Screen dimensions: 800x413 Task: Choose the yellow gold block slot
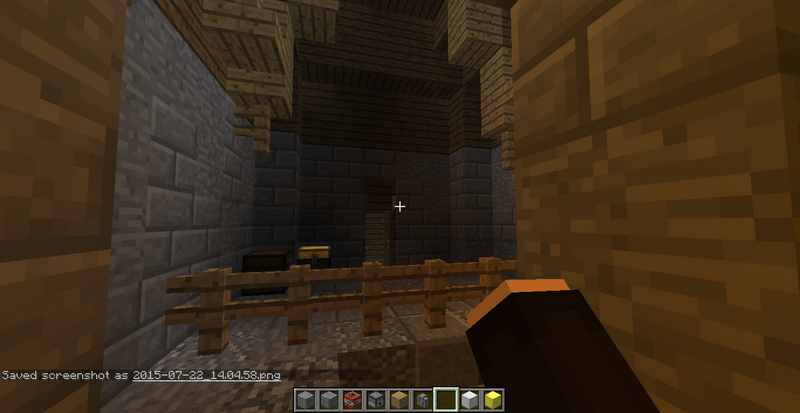click(492, 401)
